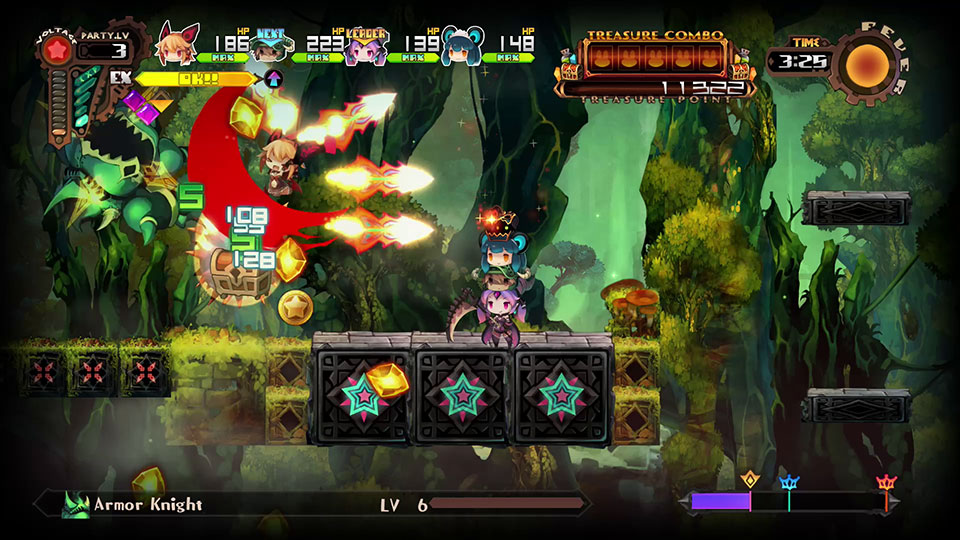
Task: Select the blue-haired party member portrait
Action: 462,46
